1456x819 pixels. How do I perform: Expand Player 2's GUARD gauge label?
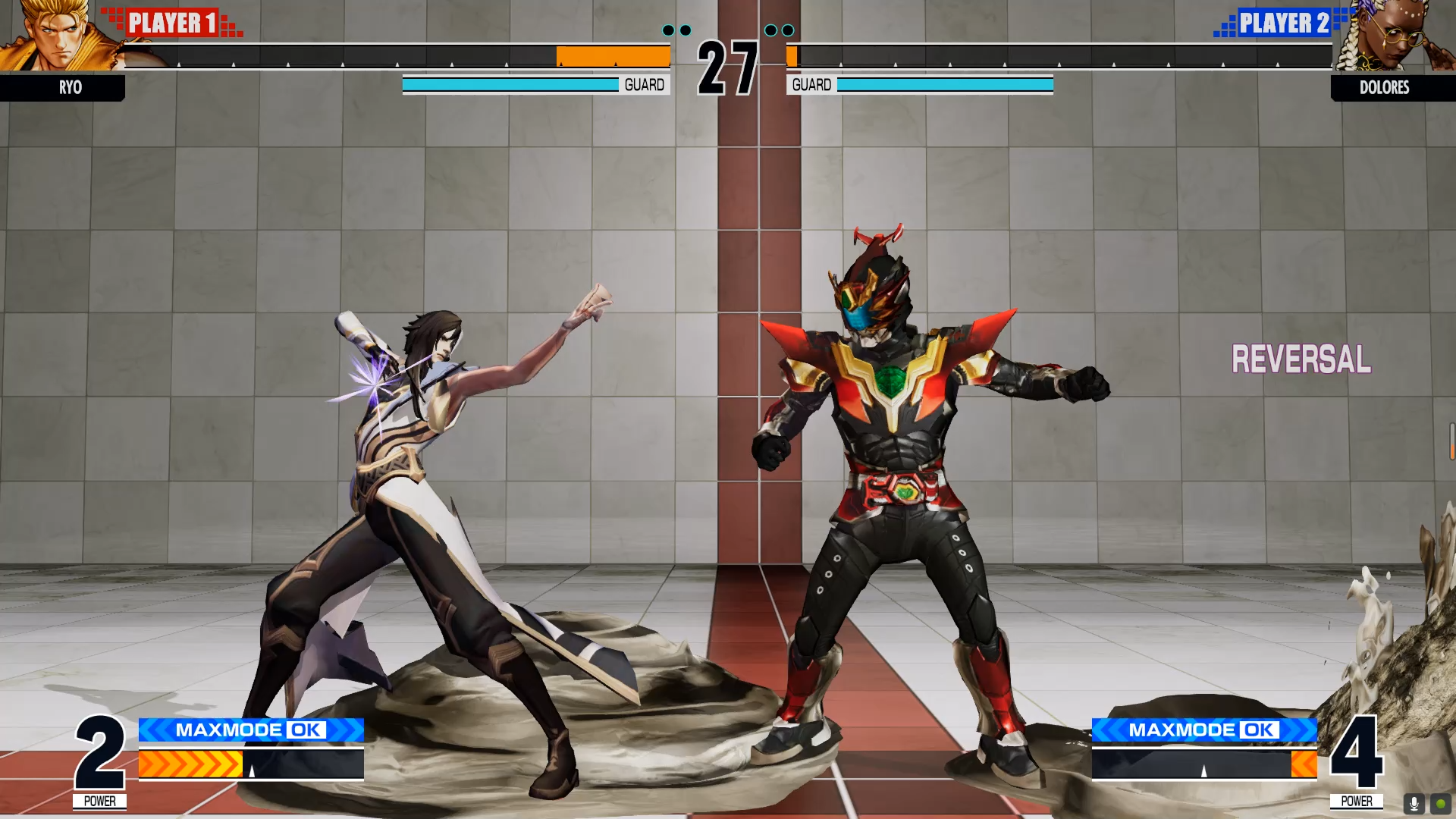(811, 85)
